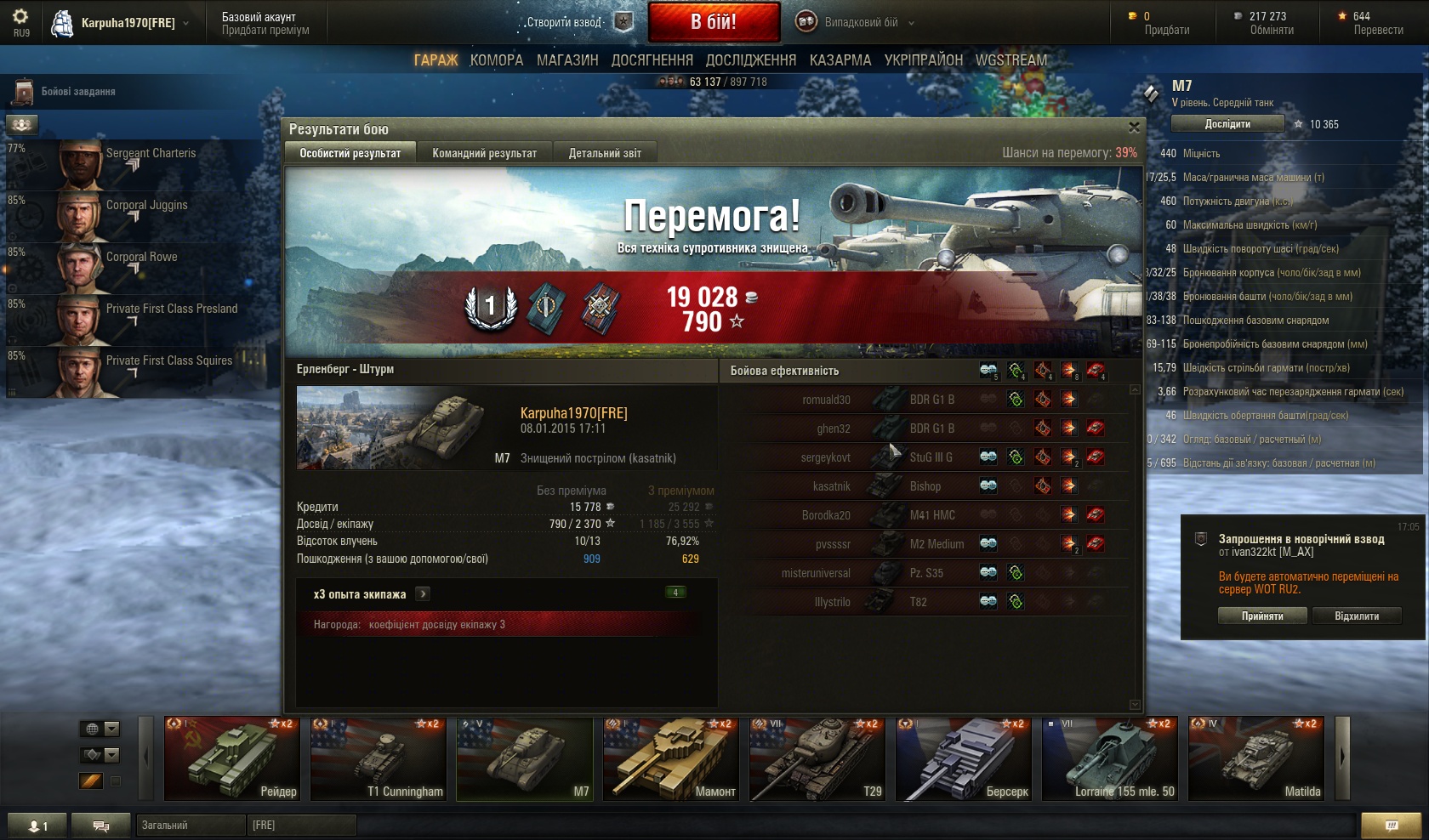Click "Створити взвод" to create a platoon

tap(564, 23)
